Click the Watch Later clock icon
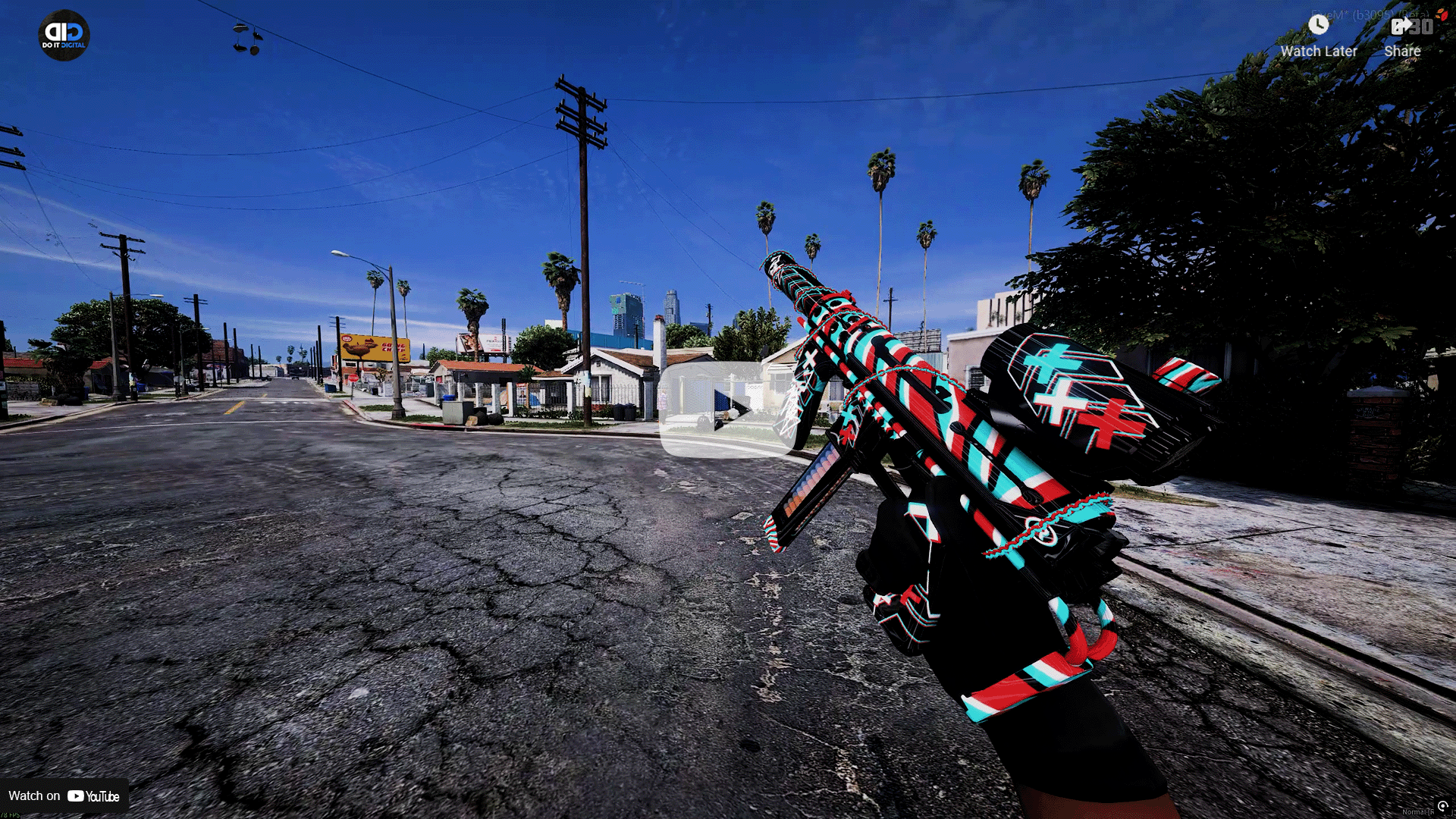The height and width of the screenshot is (819, 1456). (1318, 25)
